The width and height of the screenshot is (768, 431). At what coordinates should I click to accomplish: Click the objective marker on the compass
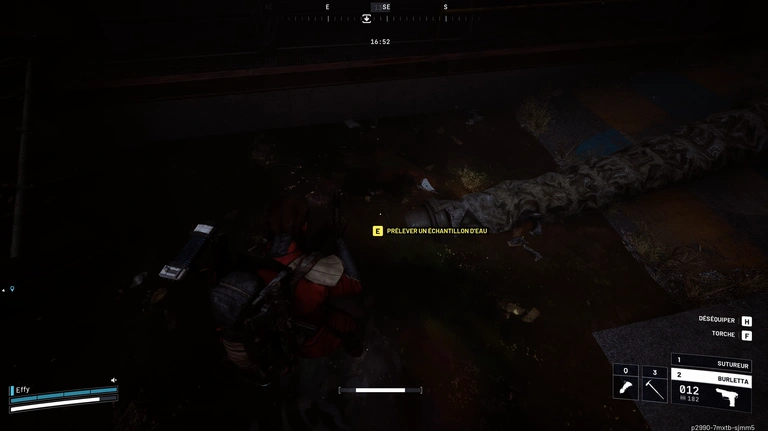click(367, 18)
